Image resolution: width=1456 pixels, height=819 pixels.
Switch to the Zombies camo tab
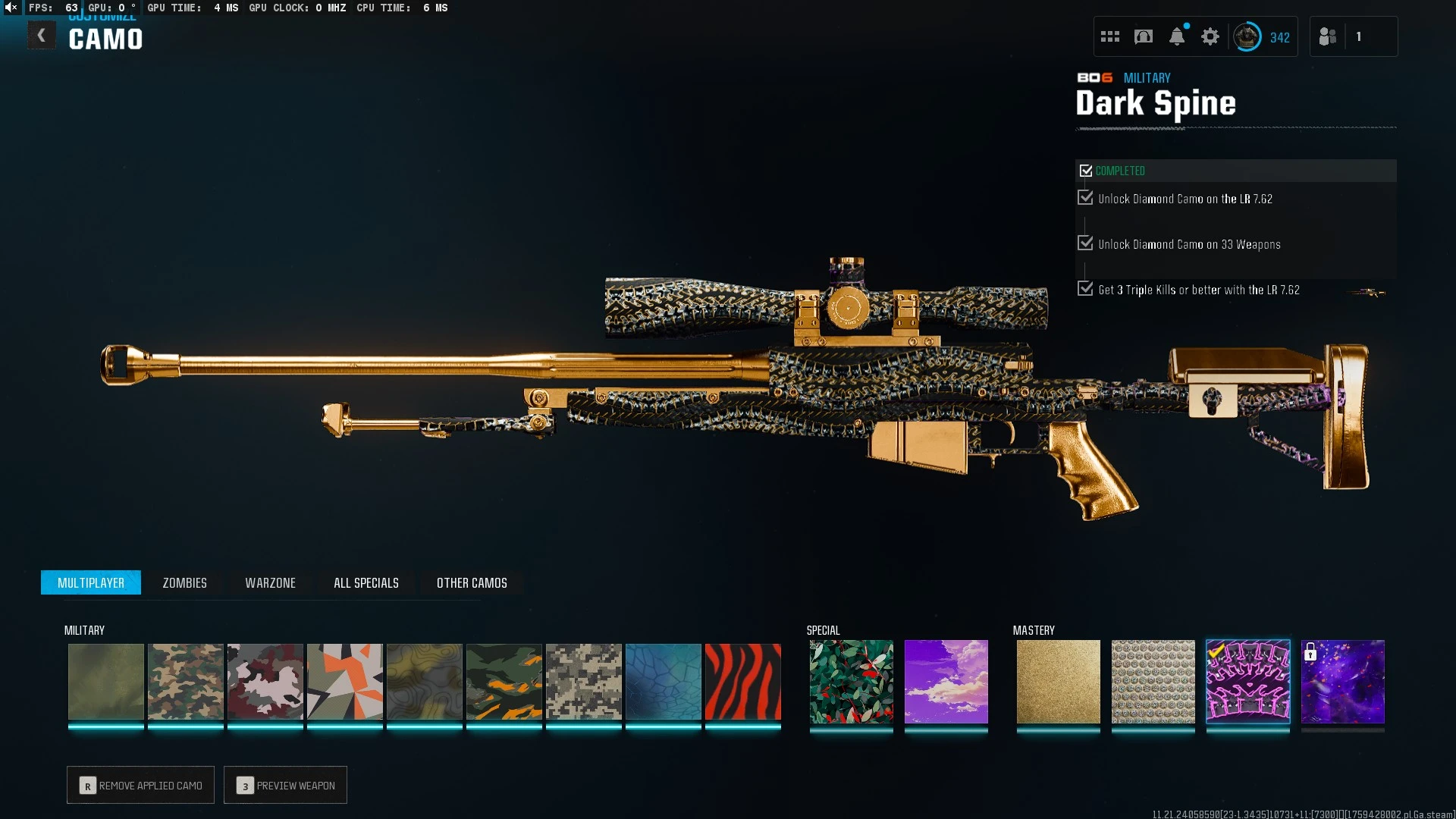point(184,582)
